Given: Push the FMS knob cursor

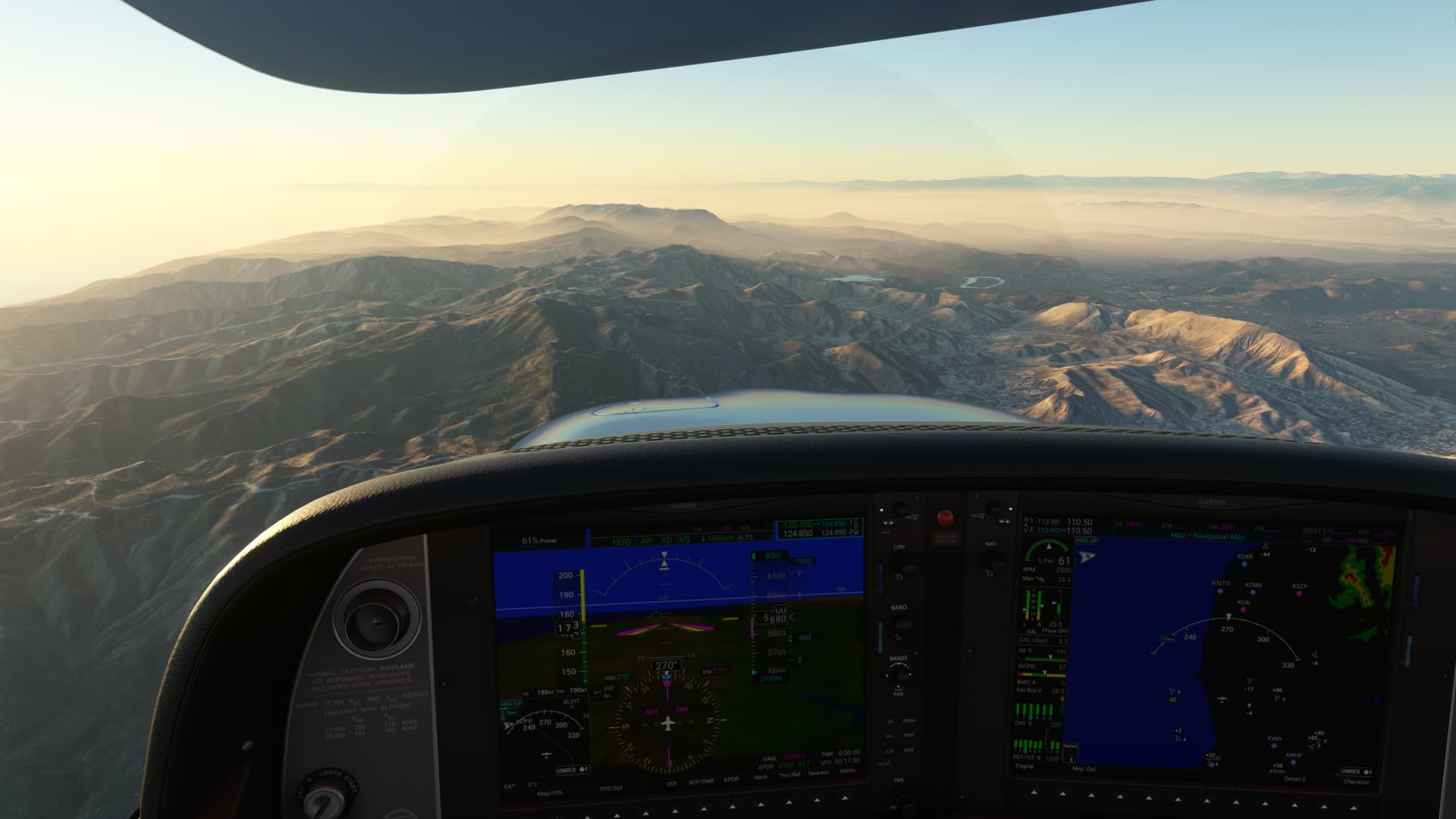Looking at the screenshot, I should [902, 795].
